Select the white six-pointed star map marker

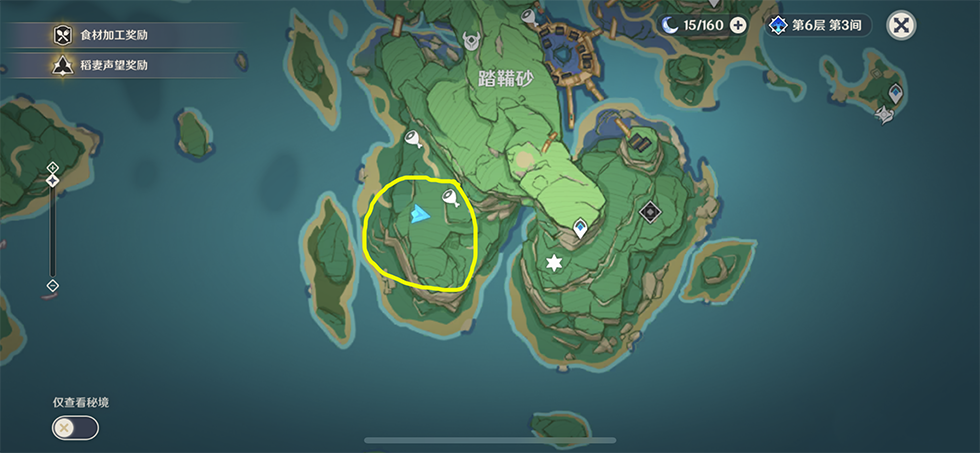(x=552, y=262)
